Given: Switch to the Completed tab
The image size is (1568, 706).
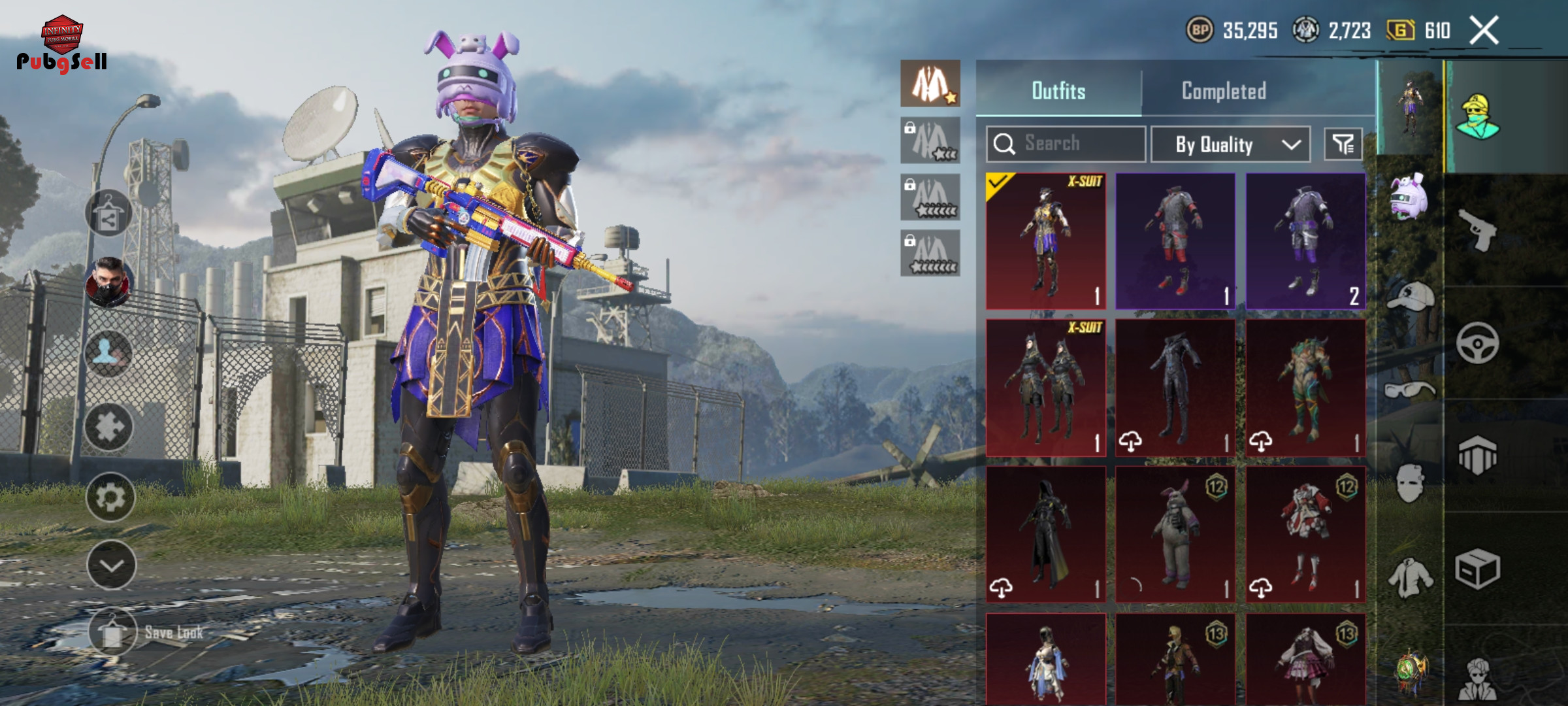Looking at the screenshot, I should pos(1224,91).
